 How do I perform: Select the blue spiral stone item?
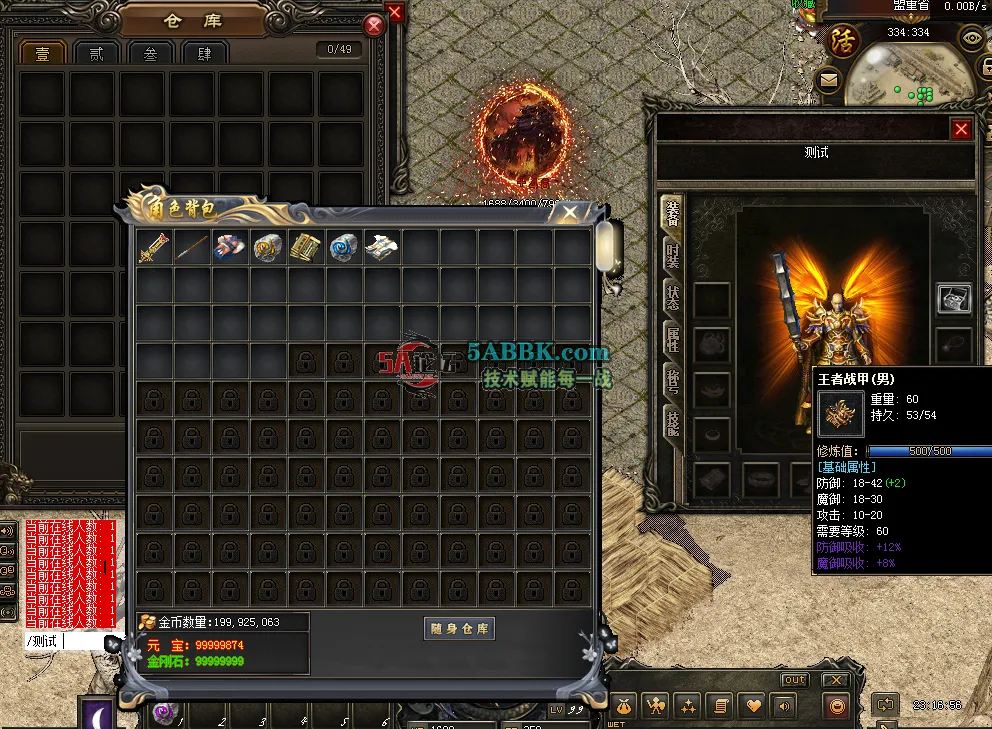[344, 248]
